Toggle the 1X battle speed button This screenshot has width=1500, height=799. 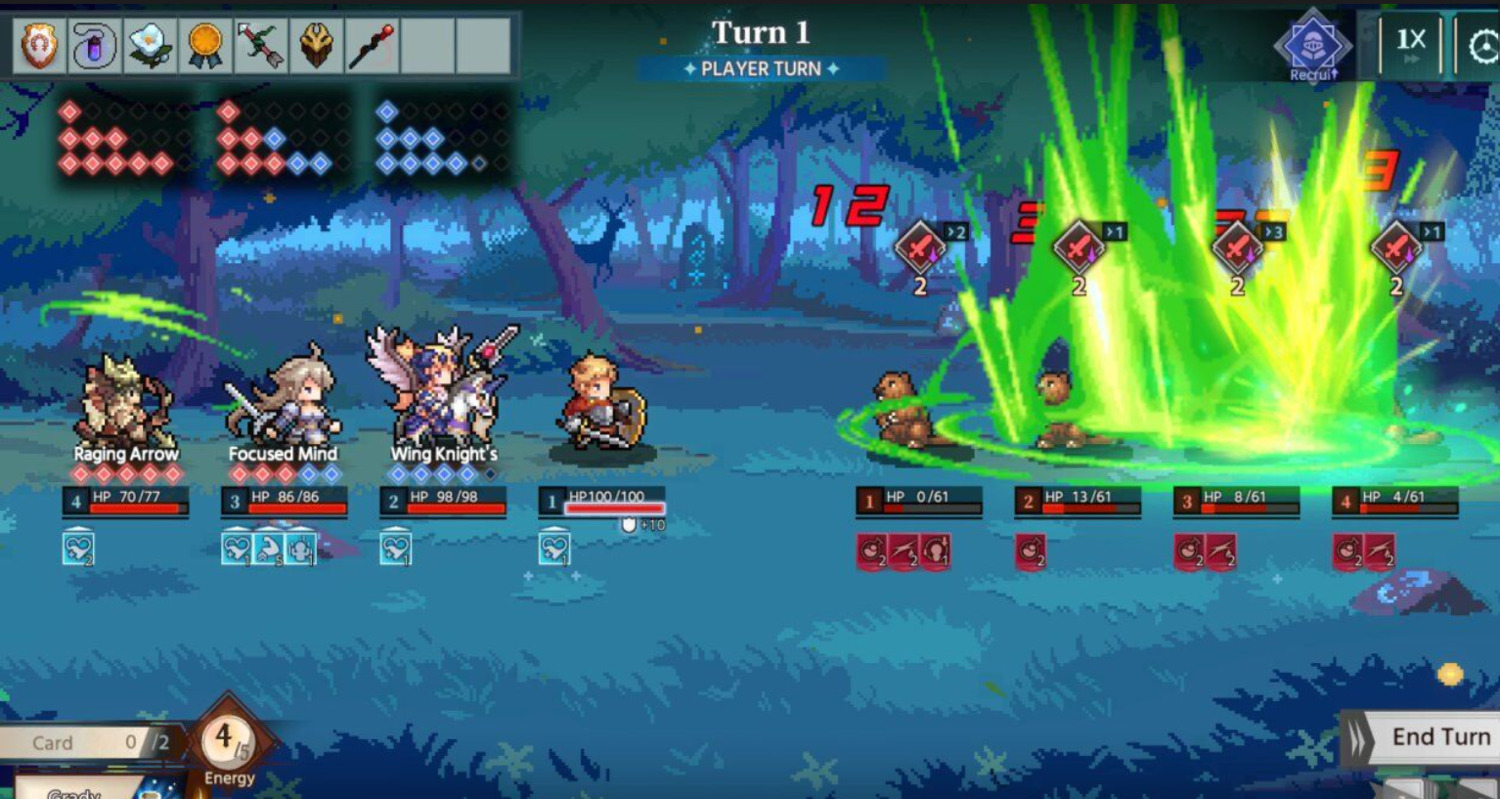pyautogui.click(x=1411, y=43)
